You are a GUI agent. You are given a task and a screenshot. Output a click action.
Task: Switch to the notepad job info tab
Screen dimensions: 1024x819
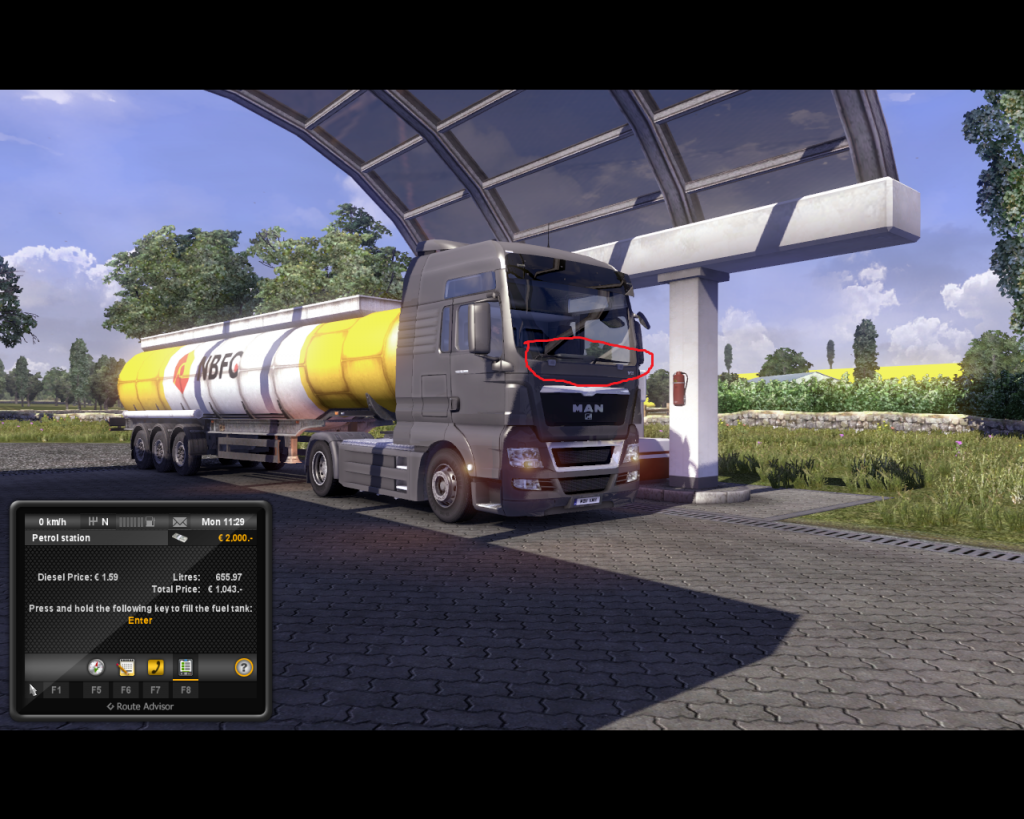[x=126, y=667]
